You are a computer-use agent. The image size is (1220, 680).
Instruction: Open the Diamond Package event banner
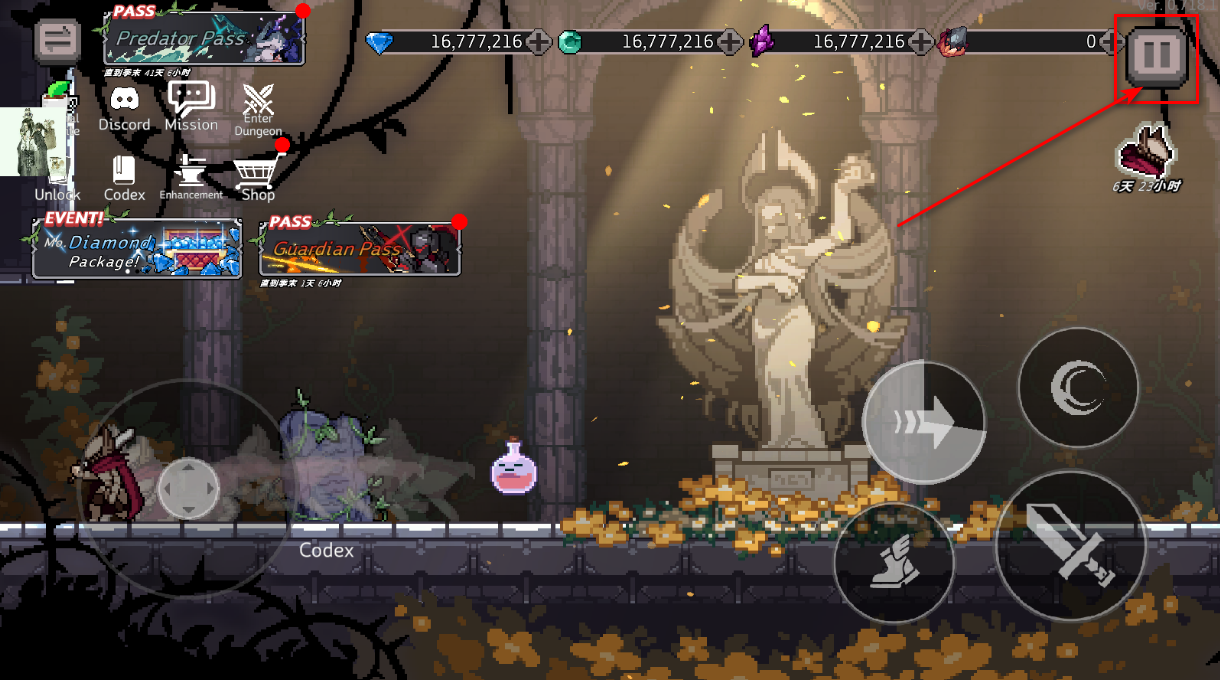click(137, 249)
